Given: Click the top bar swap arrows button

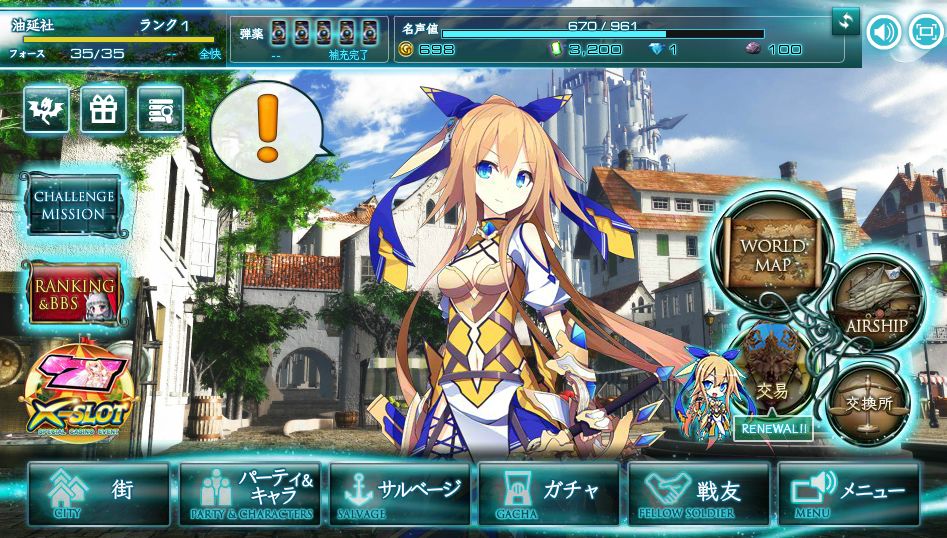Looking at the screenshot, I should 846,20.
